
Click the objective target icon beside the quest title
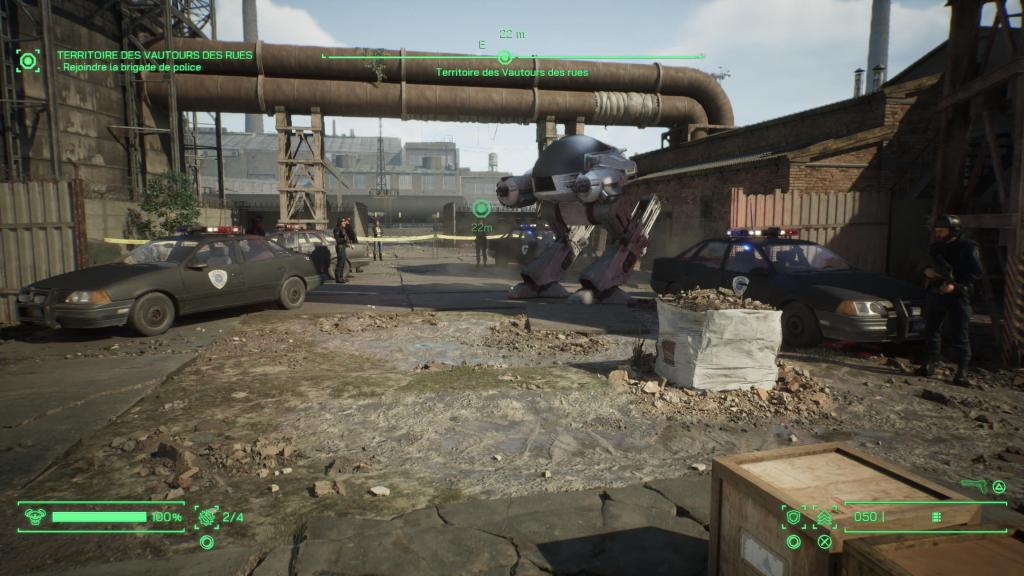(28, 60)
